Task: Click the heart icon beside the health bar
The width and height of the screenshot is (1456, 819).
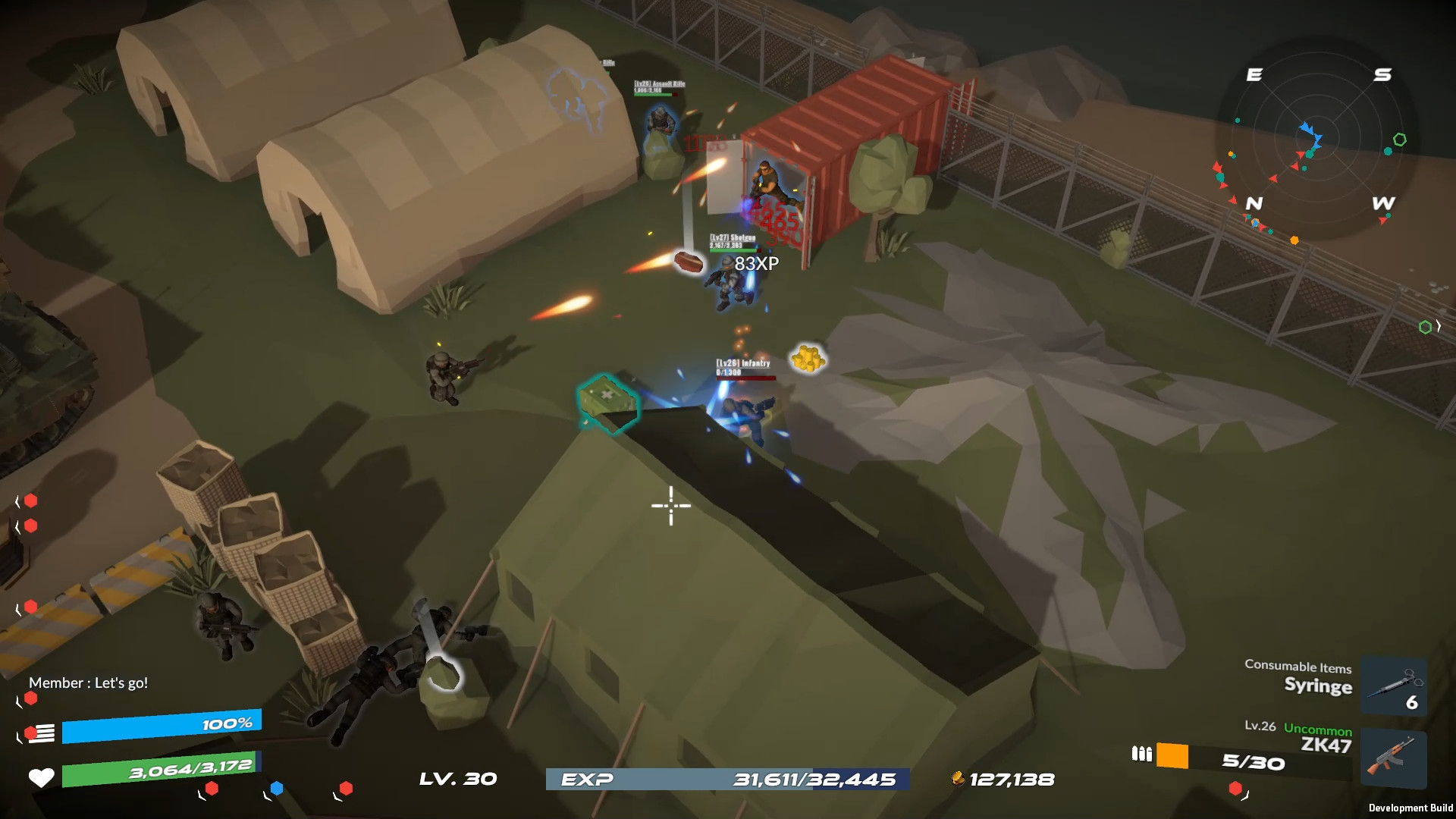Action: (42, 777)
